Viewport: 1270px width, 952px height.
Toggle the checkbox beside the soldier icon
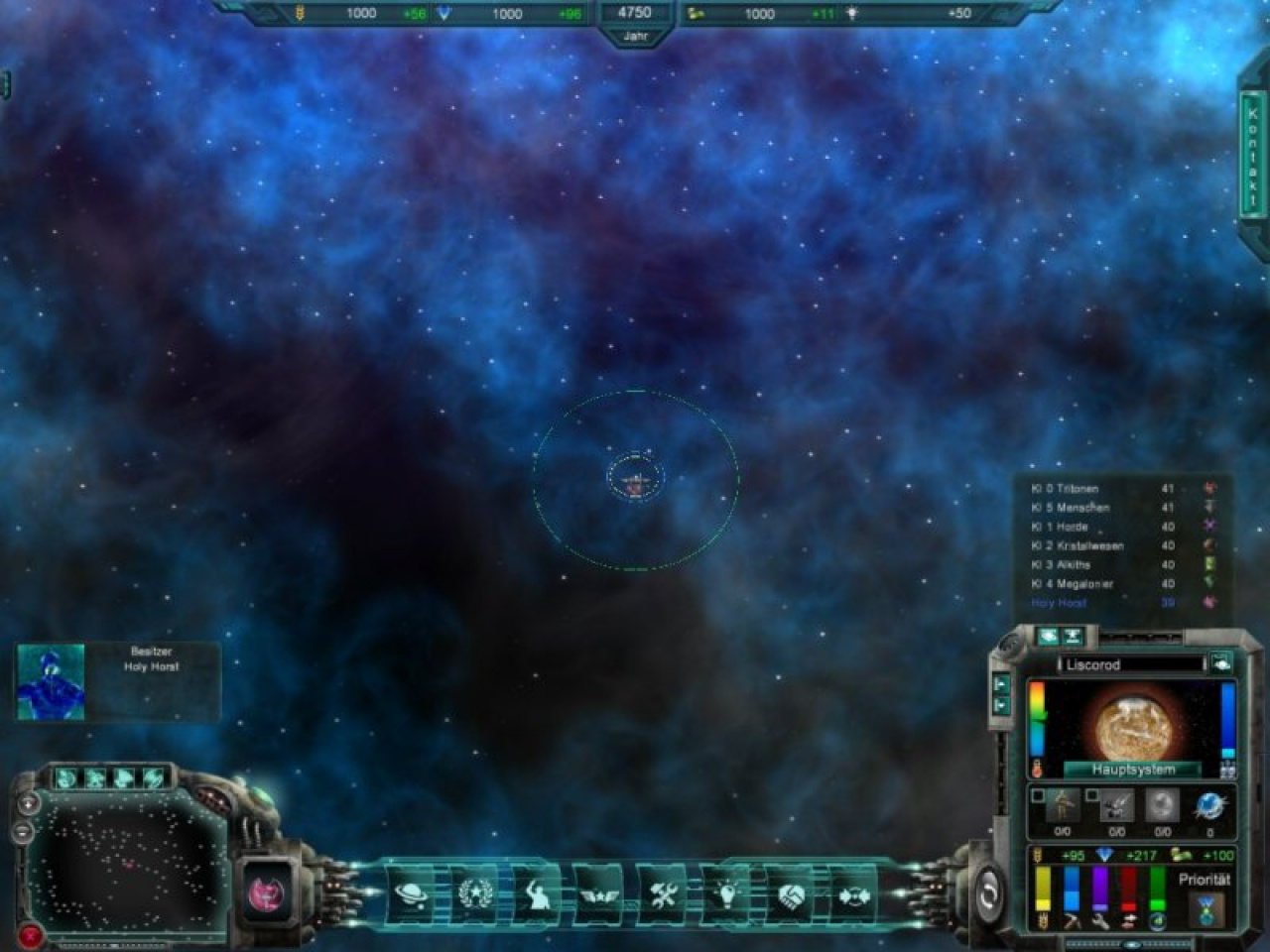[1038, 795]
